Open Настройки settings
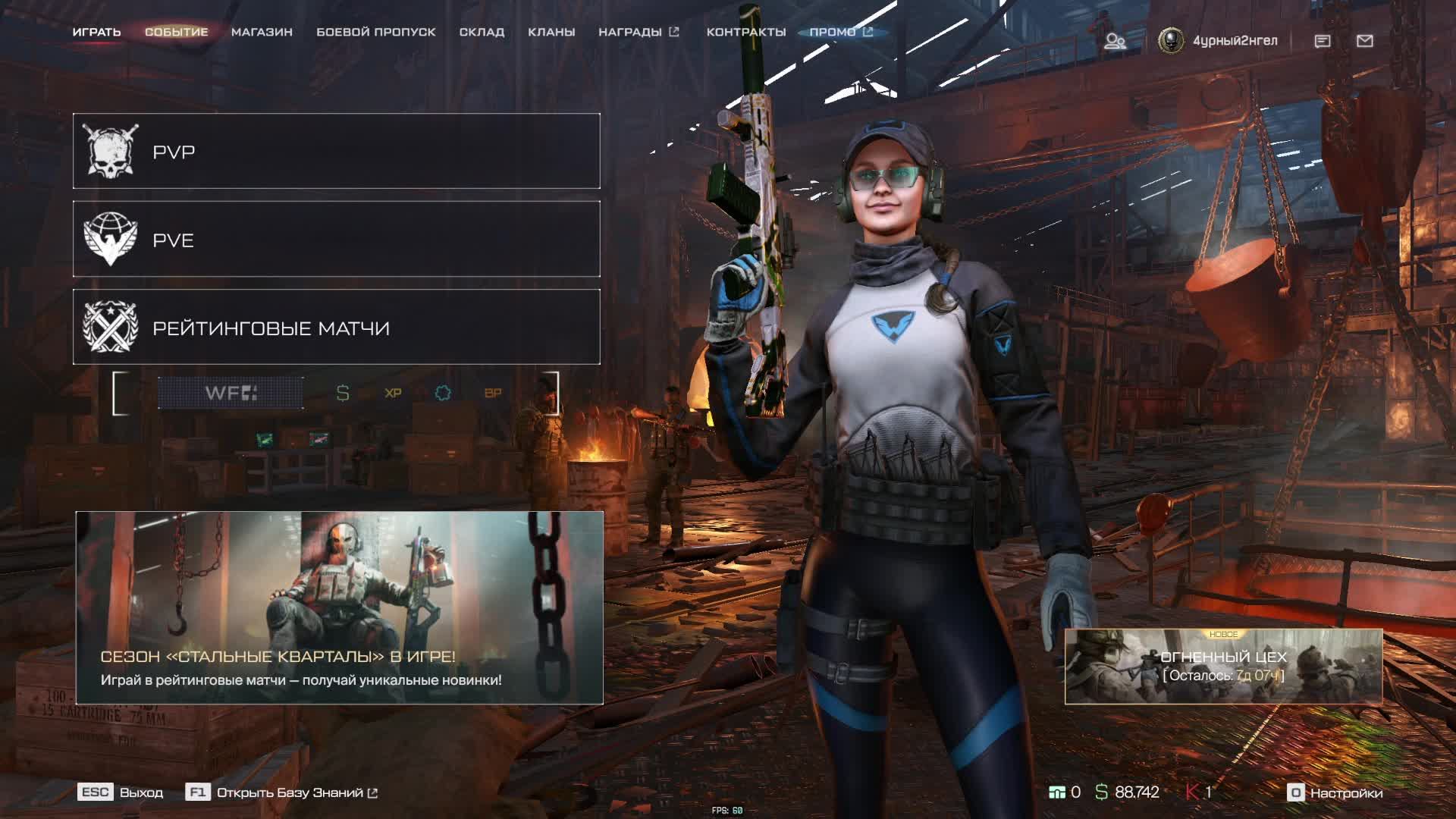Image resolution: width=1456 pixels, height=819 pixels. 1335,792
